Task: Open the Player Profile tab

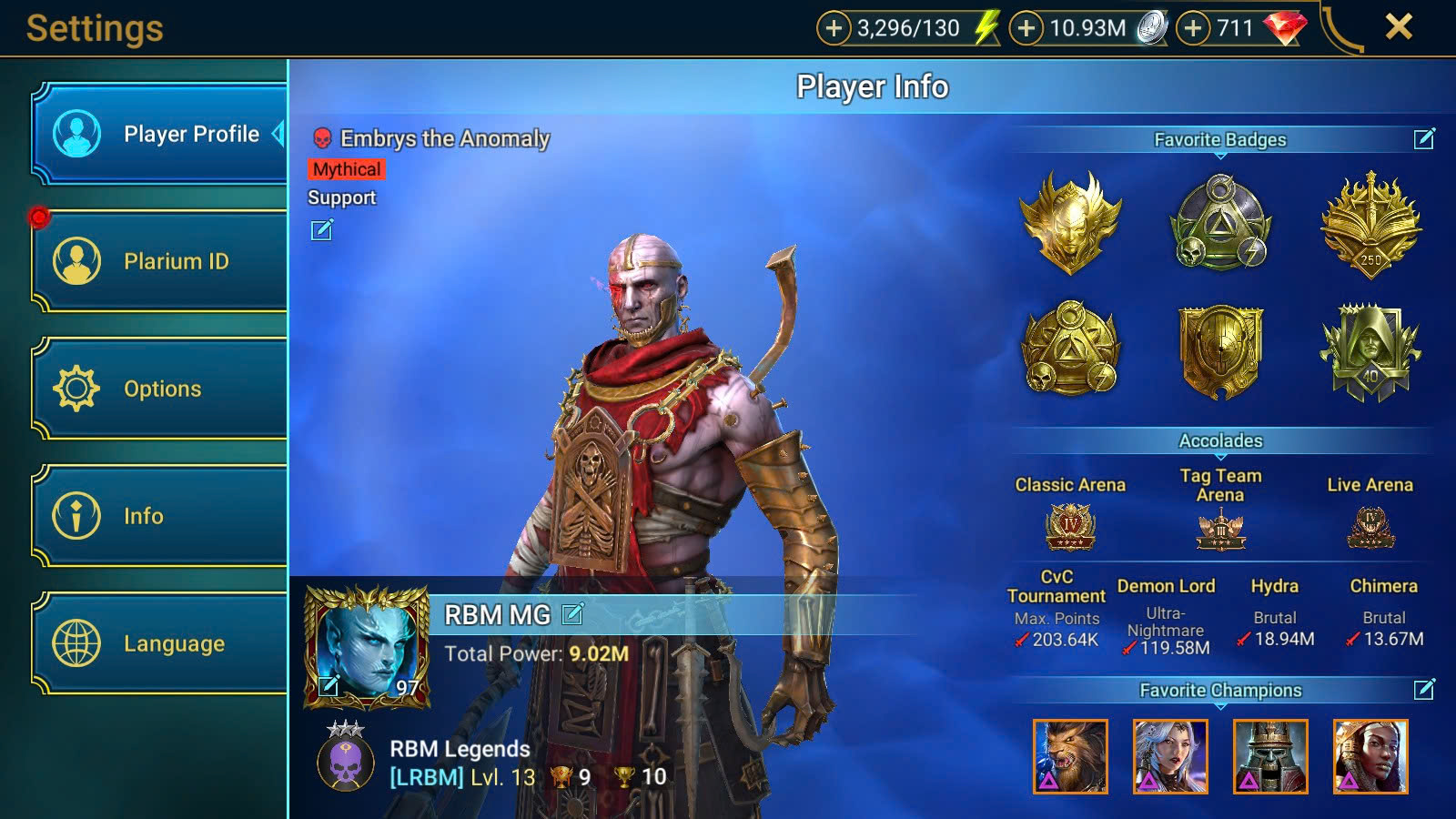Action: [160, 134]
